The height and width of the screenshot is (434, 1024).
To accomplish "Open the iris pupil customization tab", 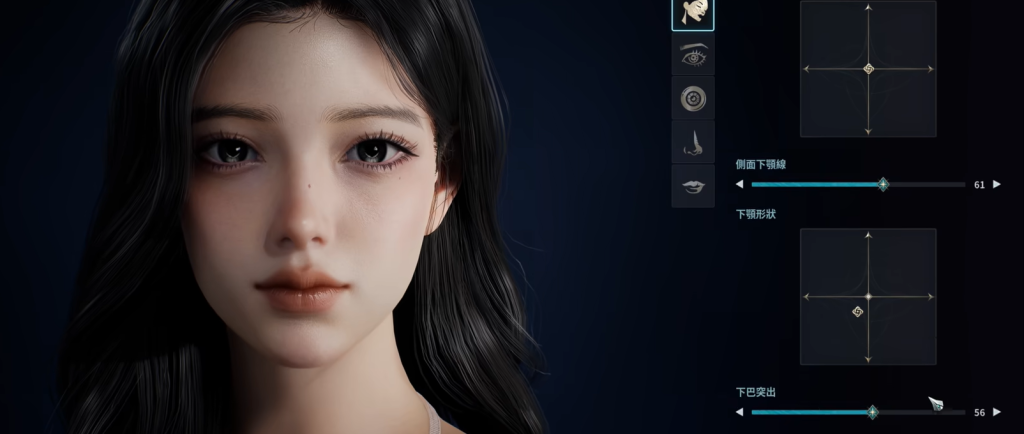I will pos(692,98).
